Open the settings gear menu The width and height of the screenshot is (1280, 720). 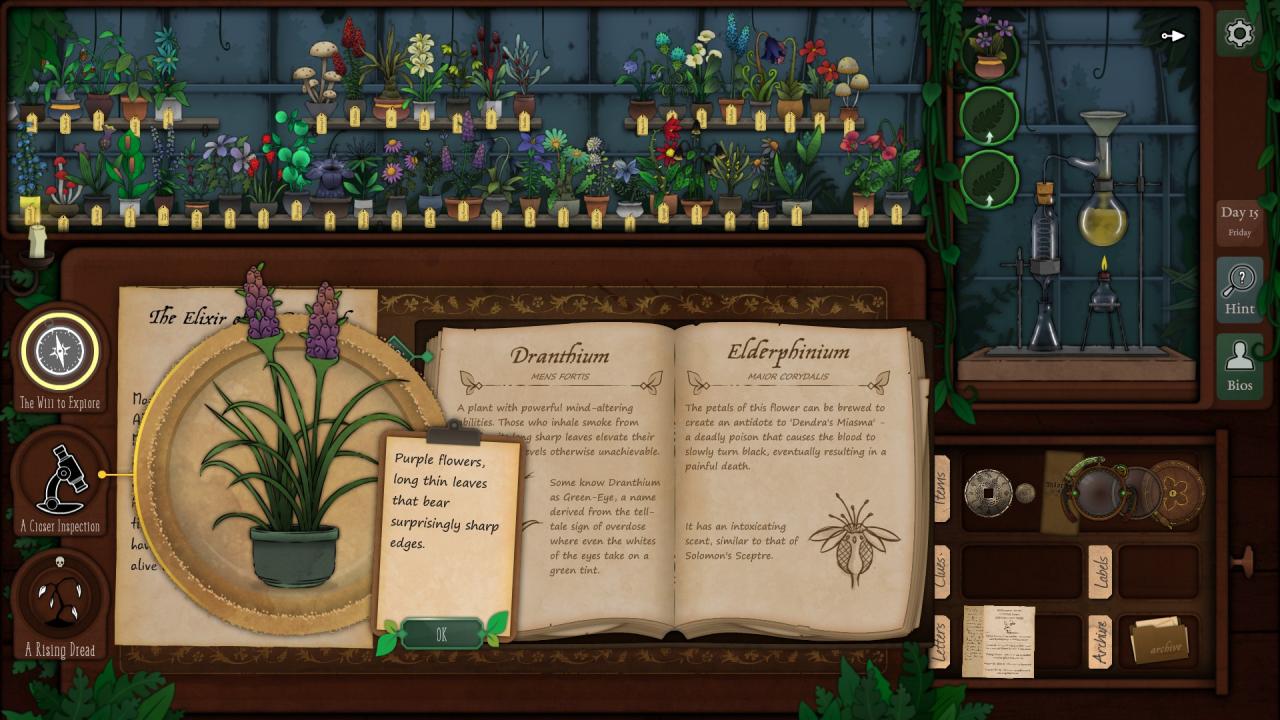tap(1239, 35)
